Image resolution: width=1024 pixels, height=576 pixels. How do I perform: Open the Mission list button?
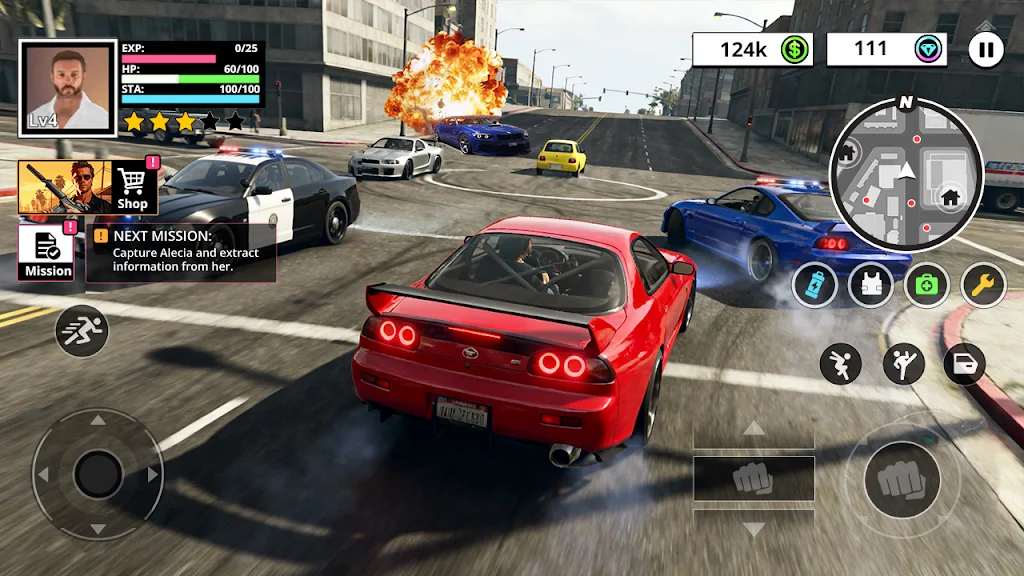[x=46, y=252]
